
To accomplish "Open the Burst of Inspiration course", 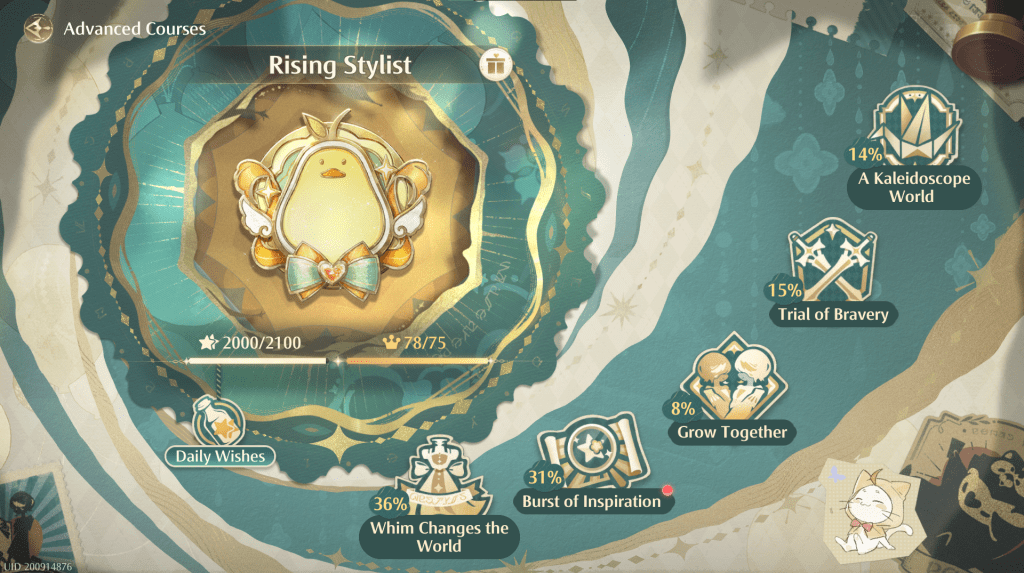I will 592,468.
